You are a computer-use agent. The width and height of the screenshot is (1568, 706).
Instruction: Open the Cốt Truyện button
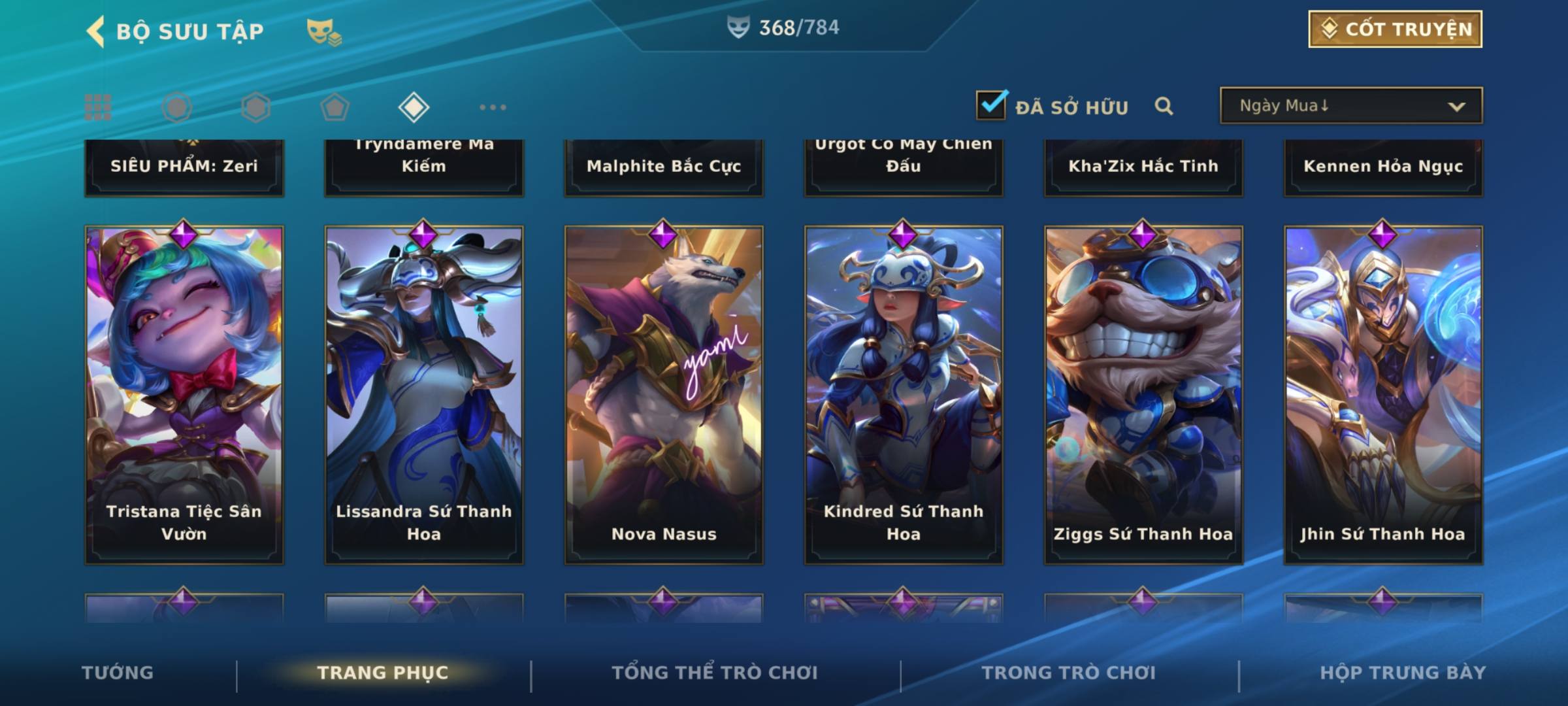(x=1395, y=29)
